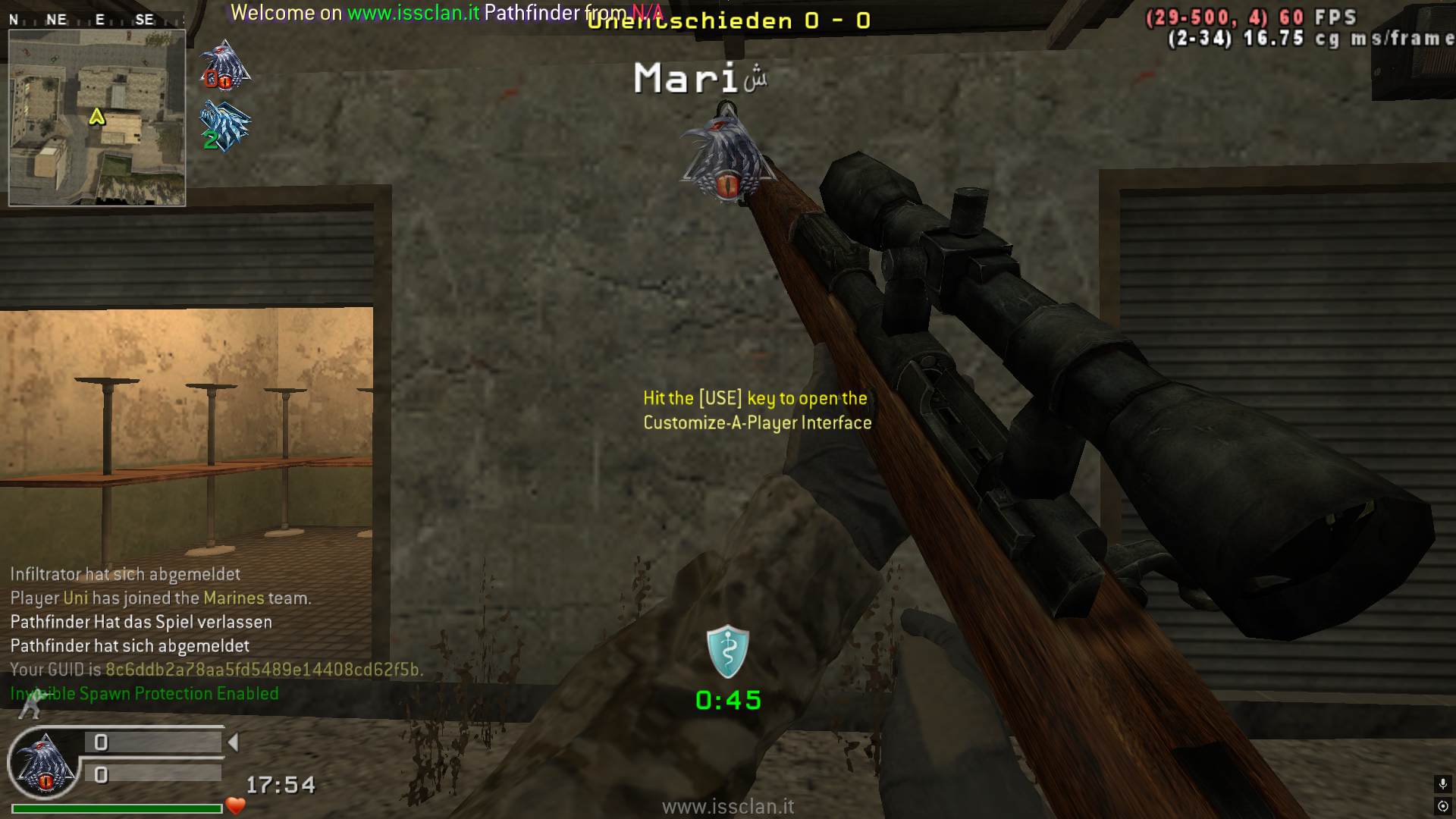This screenshot has height=819, width=1456.
Task: Select the yellow player arrow on the minimap
Action: pyautogui.click(x=97, y=117)
